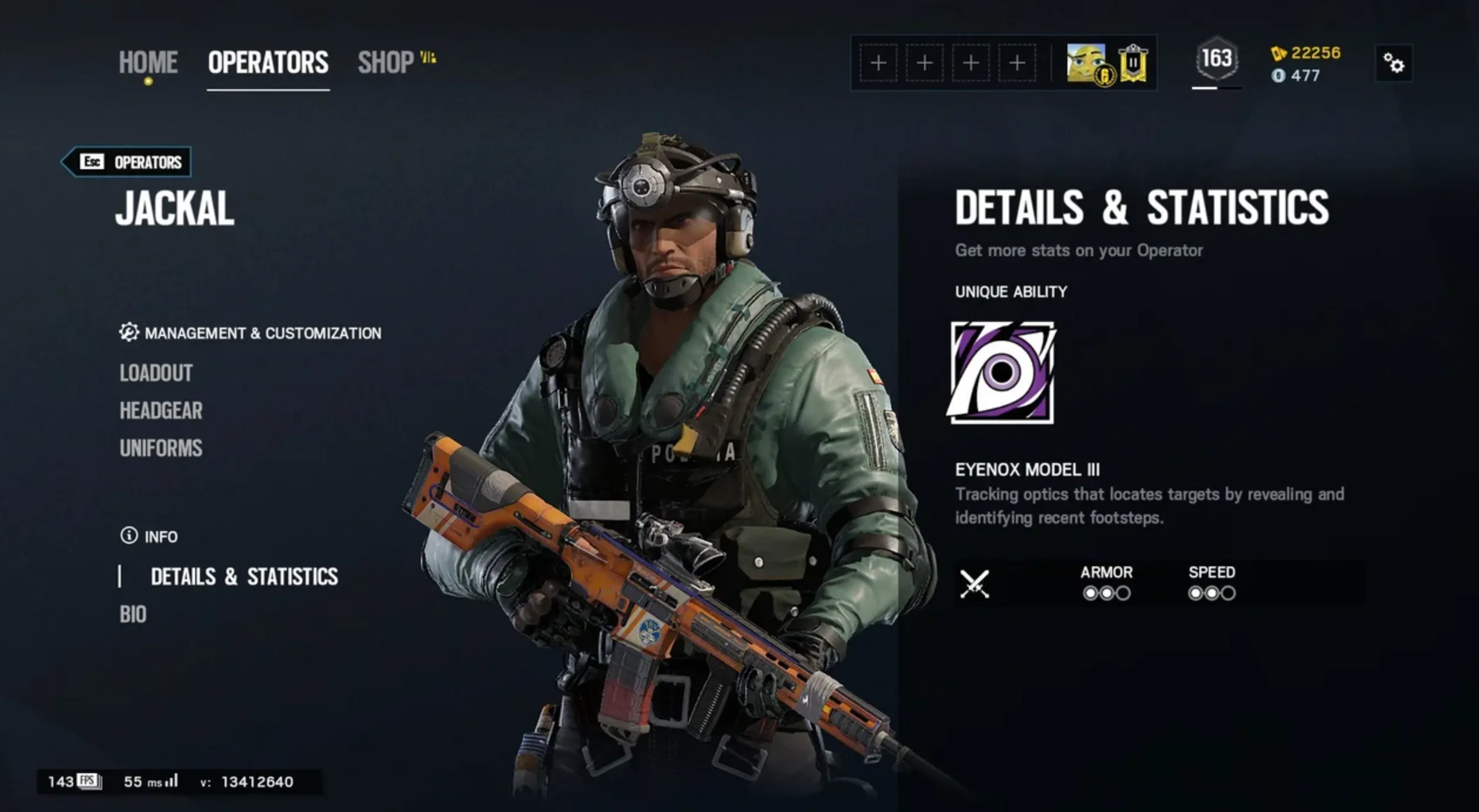The image size is (1479, 812).
Task: Select DETAILS & STATISTICS
Action: click(x=245, y=576)
